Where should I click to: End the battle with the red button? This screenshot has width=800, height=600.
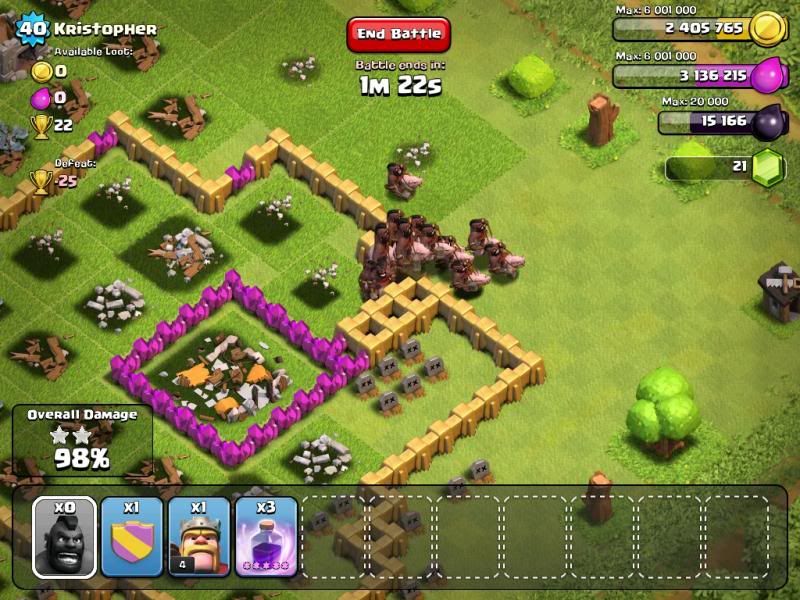(x=399, y=34)
